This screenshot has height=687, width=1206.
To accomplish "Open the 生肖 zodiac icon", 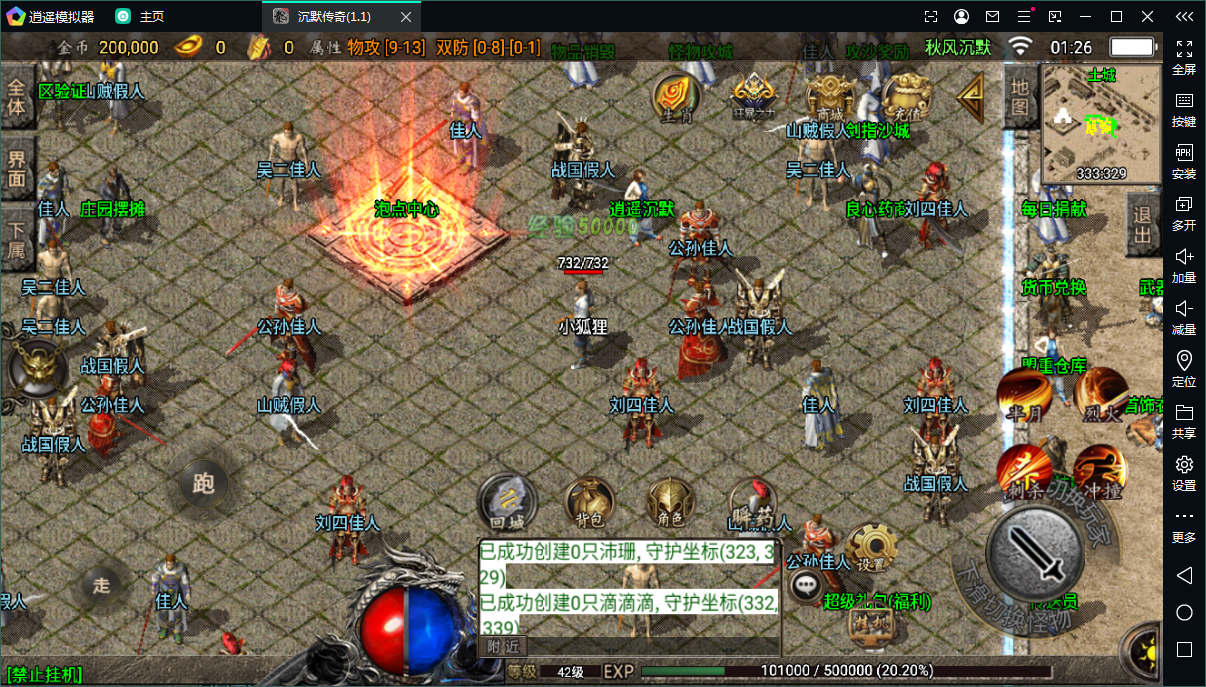I will click(x=677, y=97).
